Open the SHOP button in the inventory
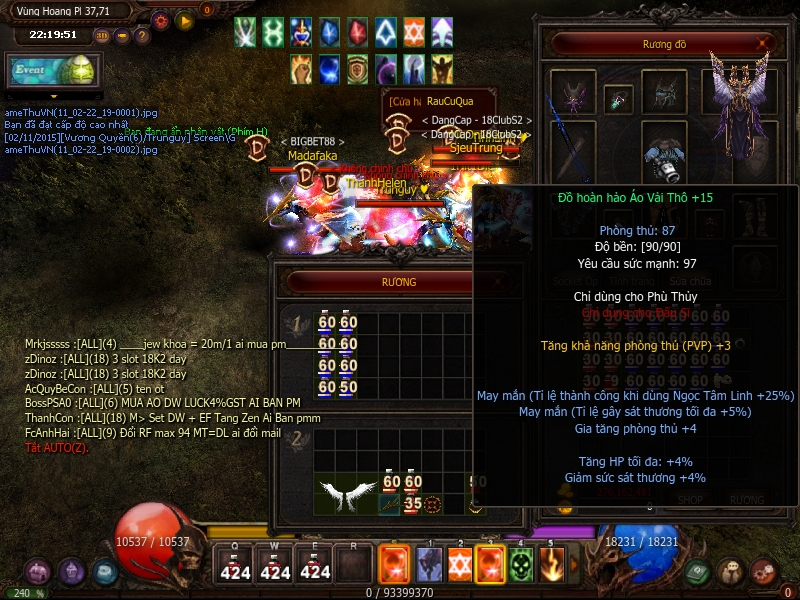800x600 pixels. tap(691, 499)
